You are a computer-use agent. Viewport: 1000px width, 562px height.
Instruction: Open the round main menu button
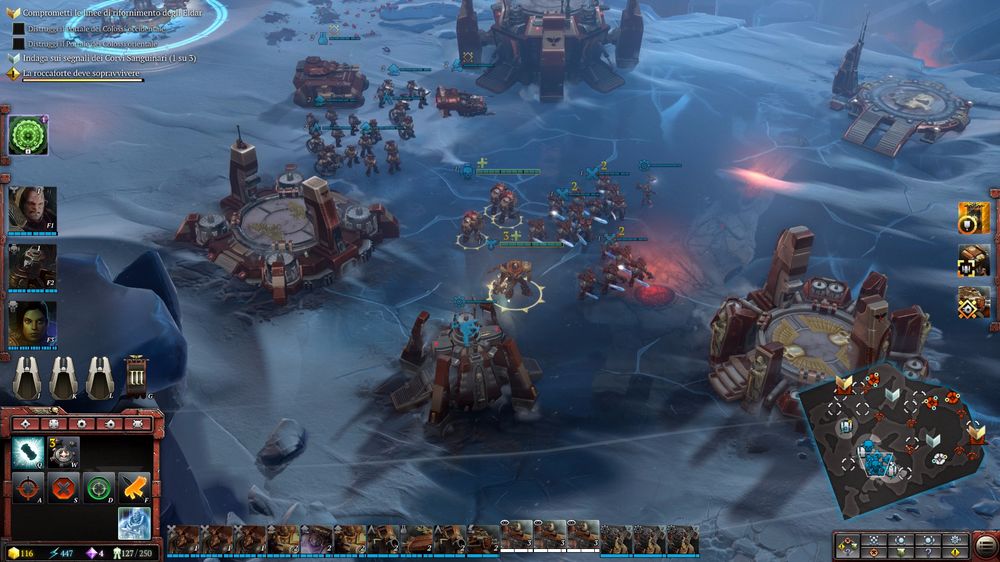[x=985, y=546]
